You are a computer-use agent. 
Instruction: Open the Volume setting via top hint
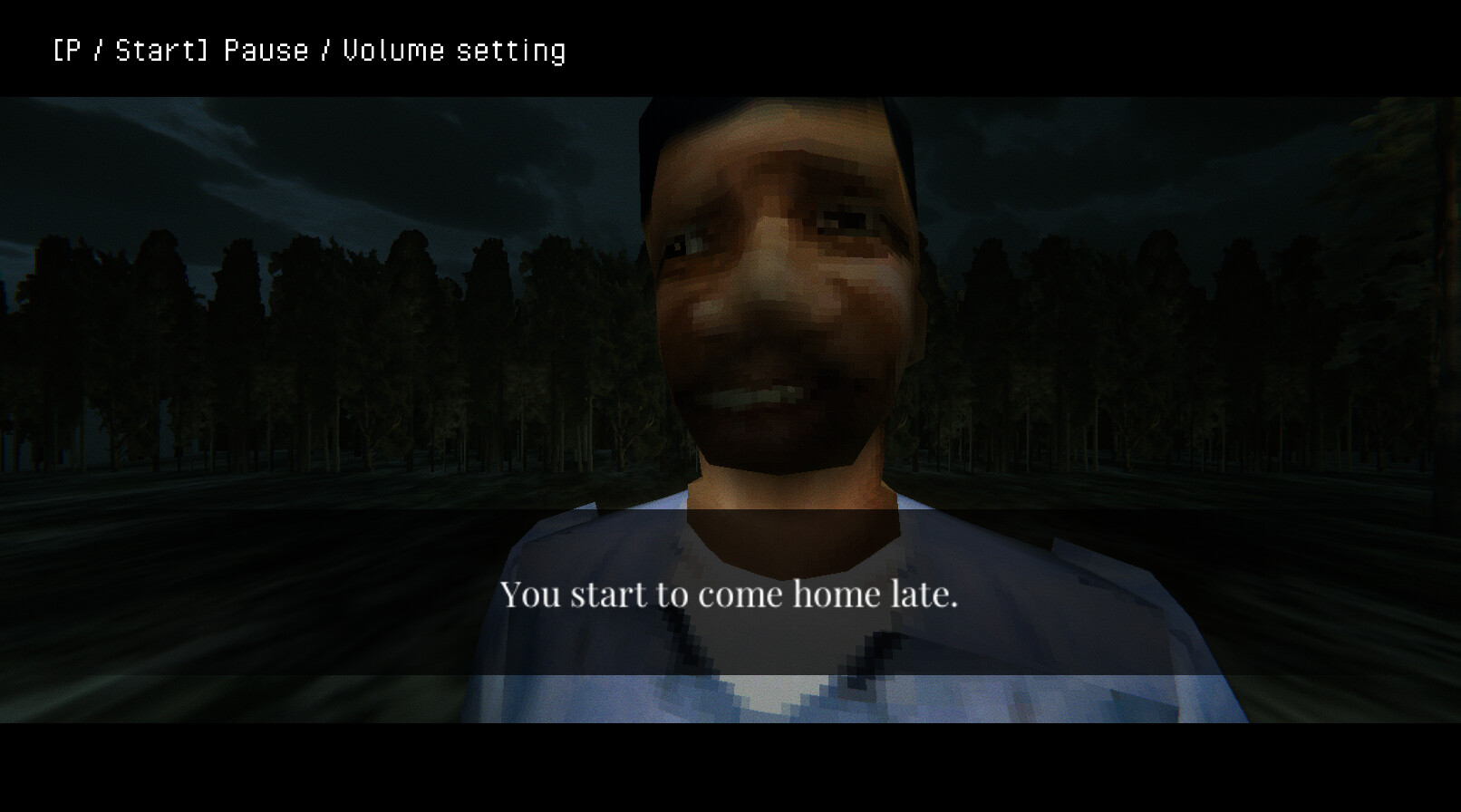click(453, 50)
